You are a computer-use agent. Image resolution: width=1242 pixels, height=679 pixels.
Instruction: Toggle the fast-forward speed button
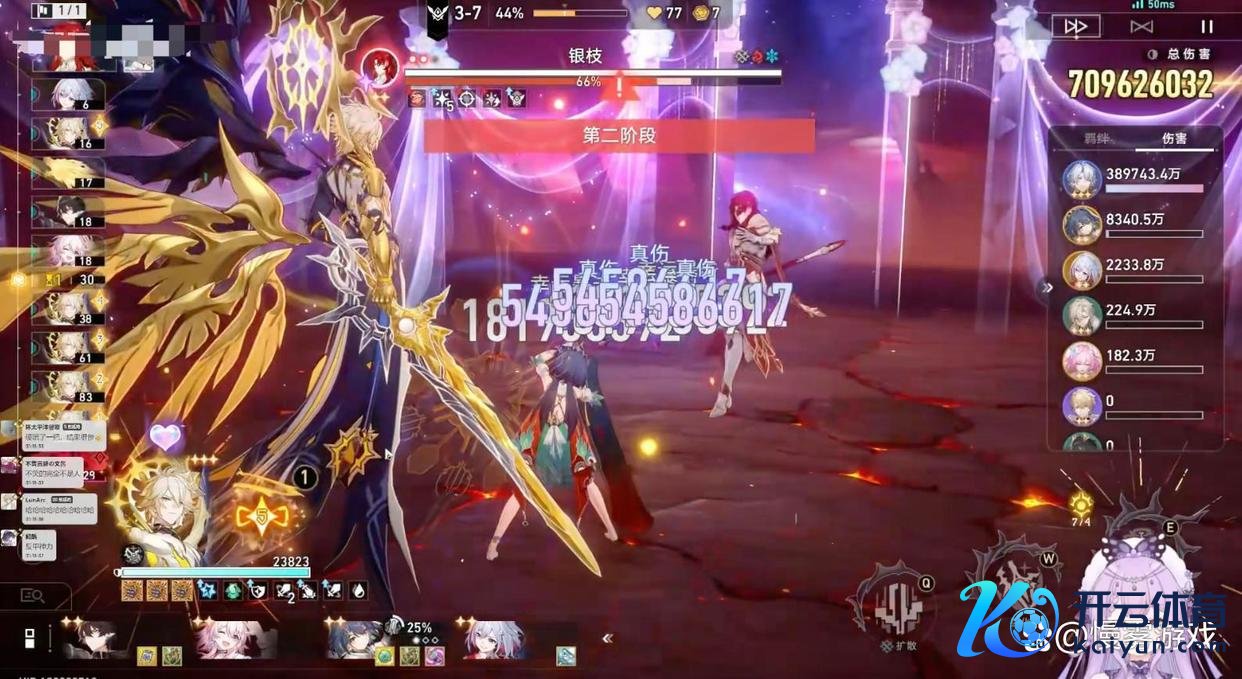(1076, 27)
